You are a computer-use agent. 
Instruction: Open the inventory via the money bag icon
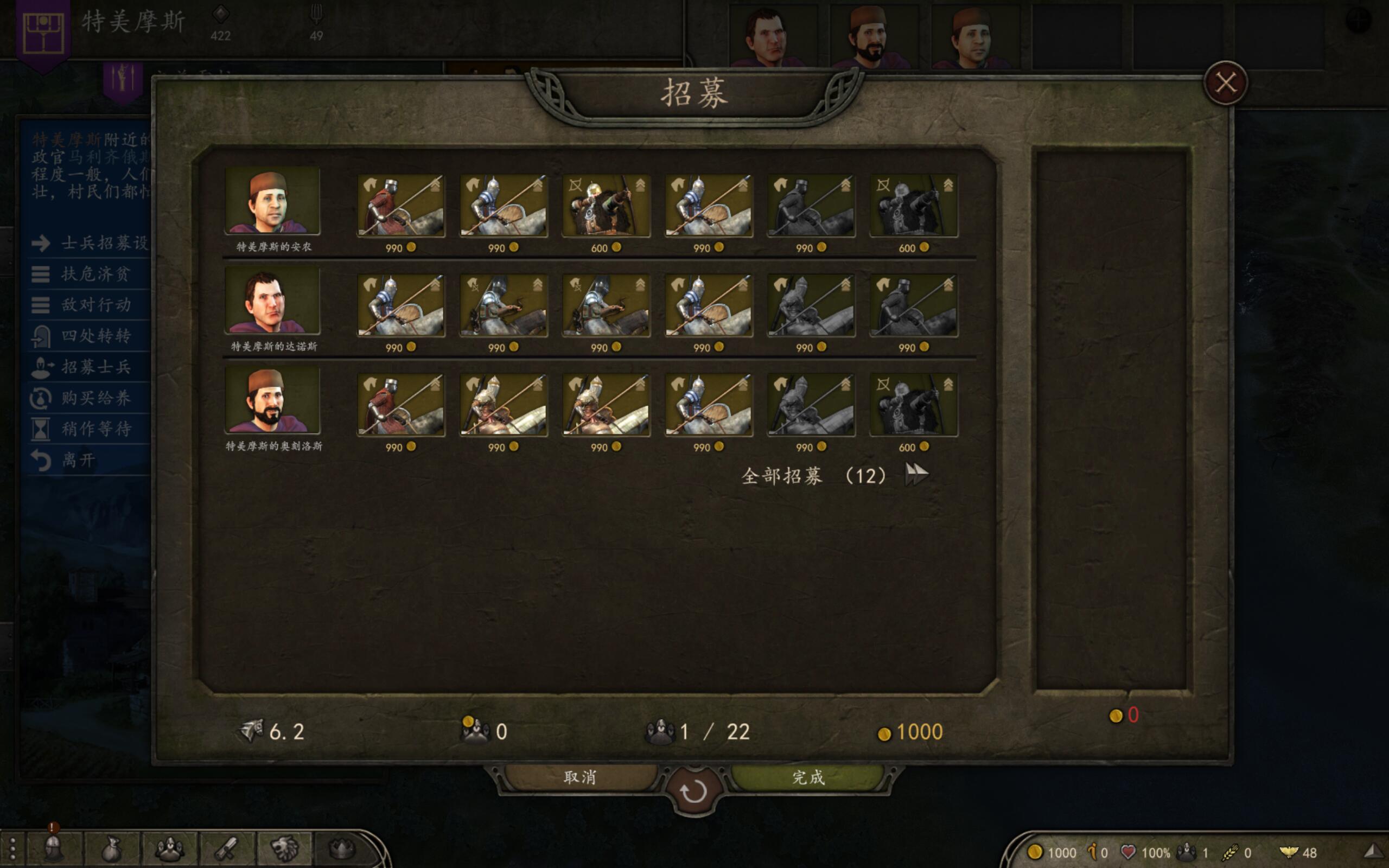(x=111, y=848)
